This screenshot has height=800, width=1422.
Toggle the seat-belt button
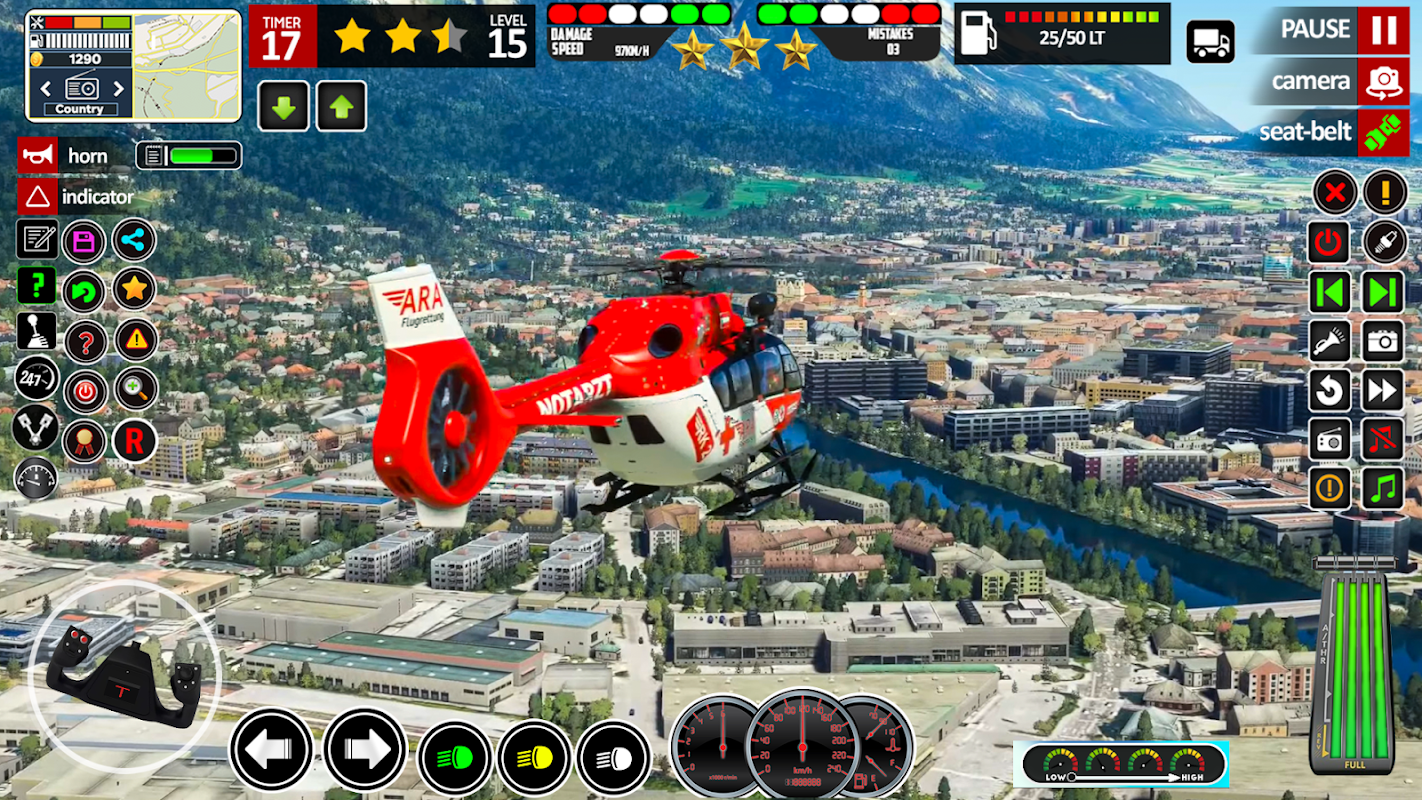click(x=1383, y=132)
